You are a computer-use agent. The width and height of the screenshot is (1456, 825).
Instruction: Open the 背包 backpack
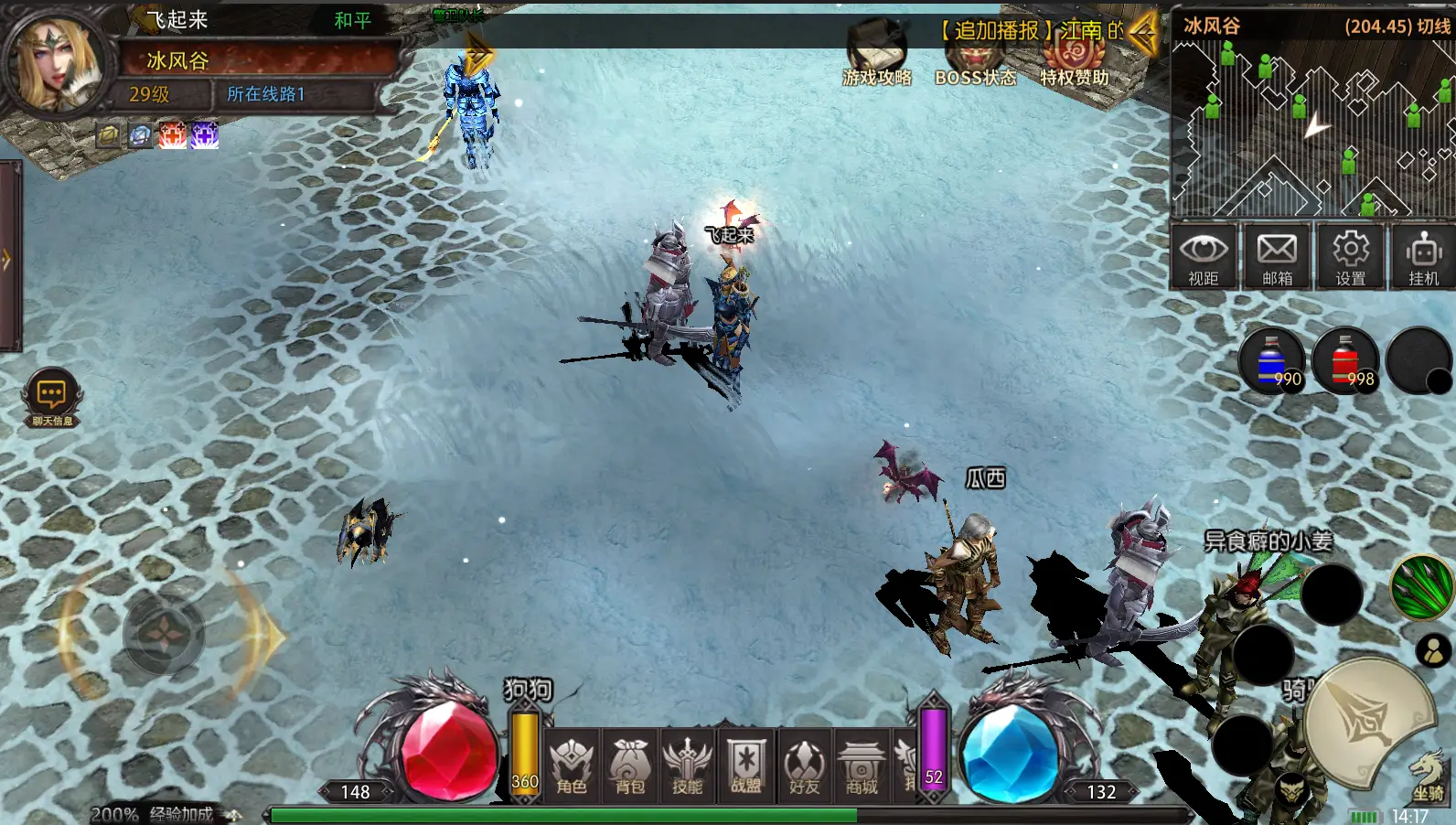pyautogui.click(x=629, y=766)
